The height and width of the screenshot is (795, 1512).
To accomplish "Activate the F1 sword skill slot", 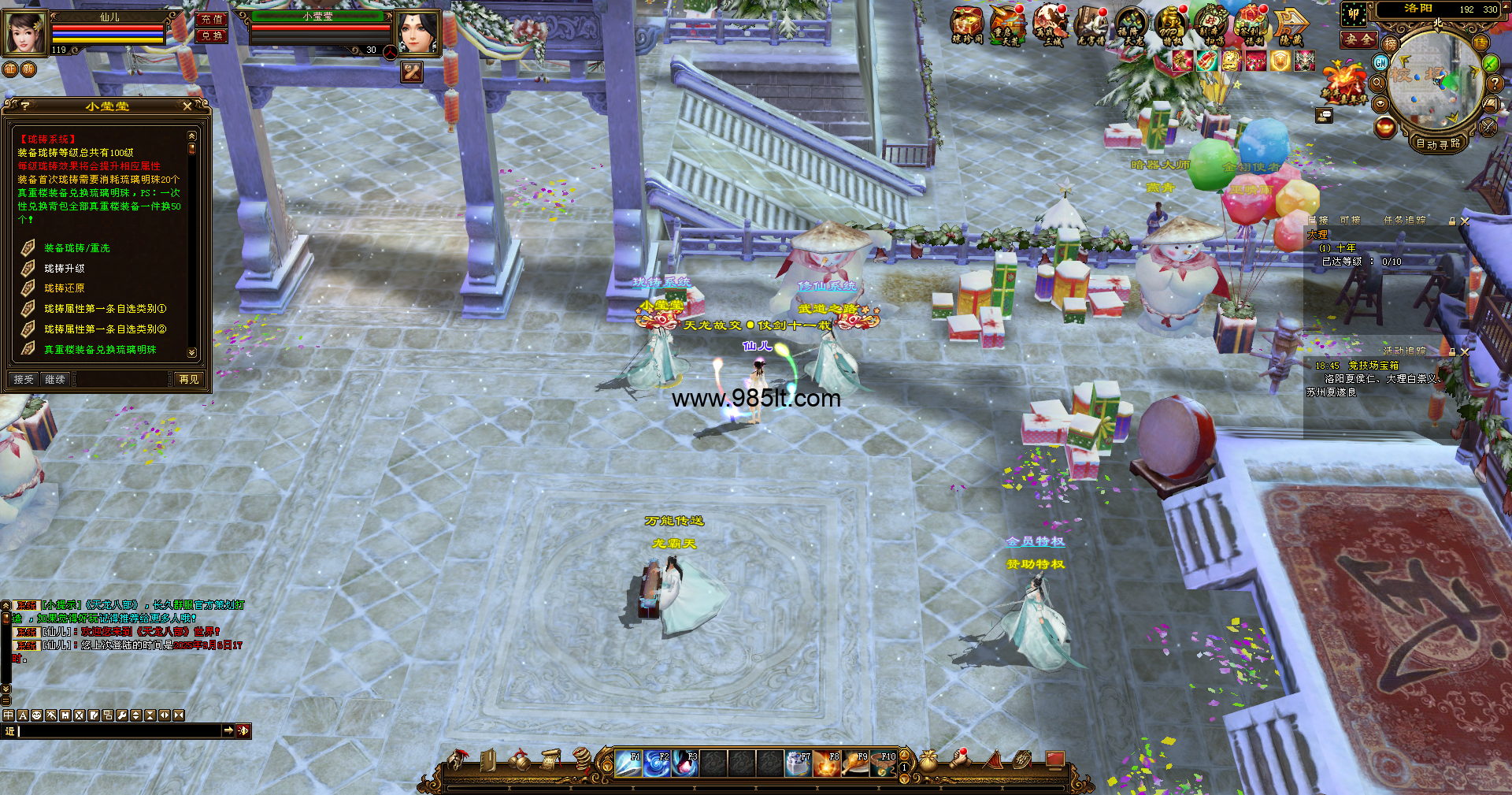I will click(628, 763).
